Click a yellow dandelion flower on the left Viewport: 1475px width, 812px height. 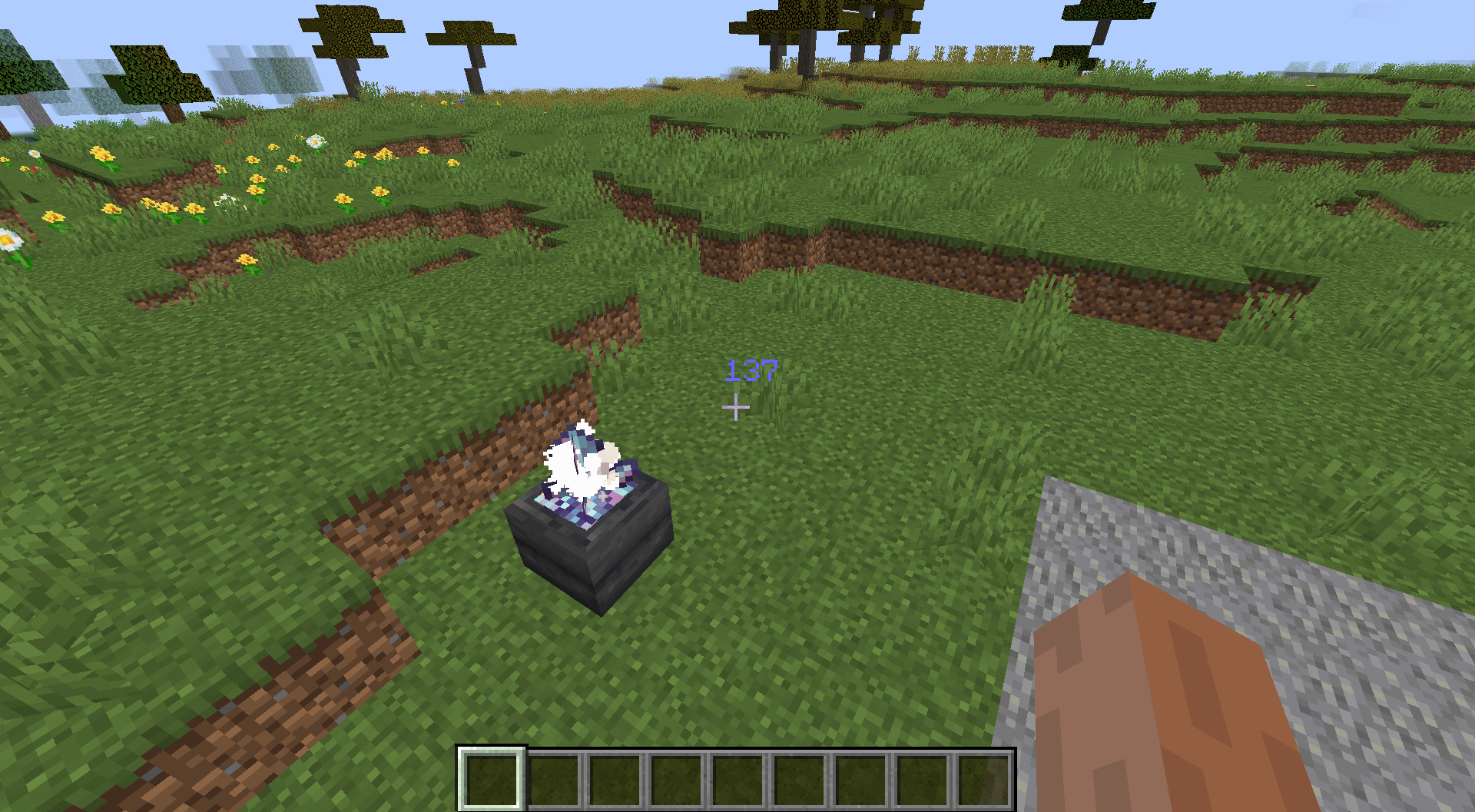coord(101,153)
